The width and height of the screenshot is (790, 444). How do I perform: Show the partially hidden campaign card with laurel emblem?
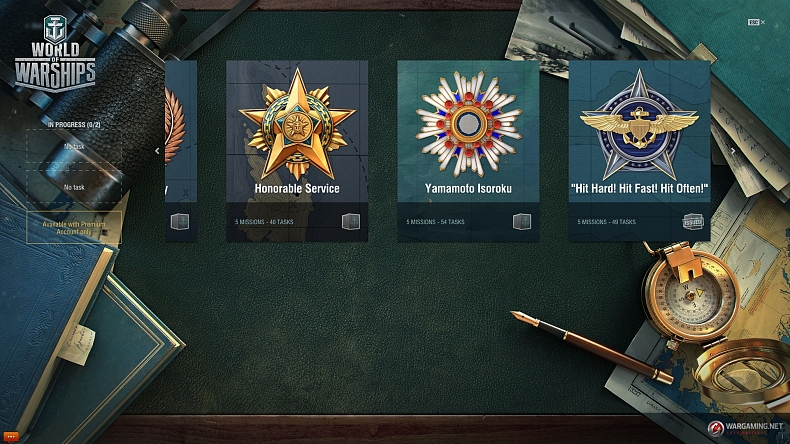[x=180, y=150]
